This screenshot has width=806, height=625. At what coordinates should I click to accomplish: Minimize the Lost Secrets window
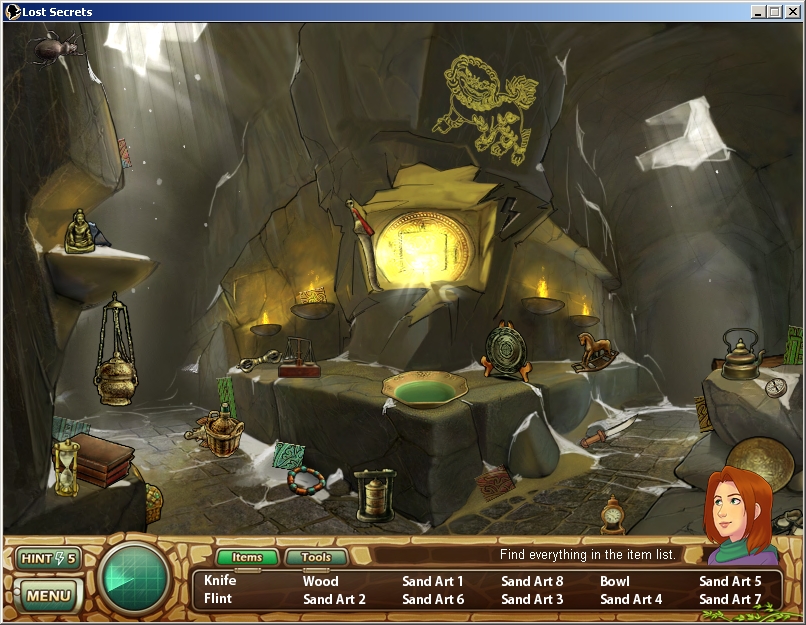[x=759, y=12]
